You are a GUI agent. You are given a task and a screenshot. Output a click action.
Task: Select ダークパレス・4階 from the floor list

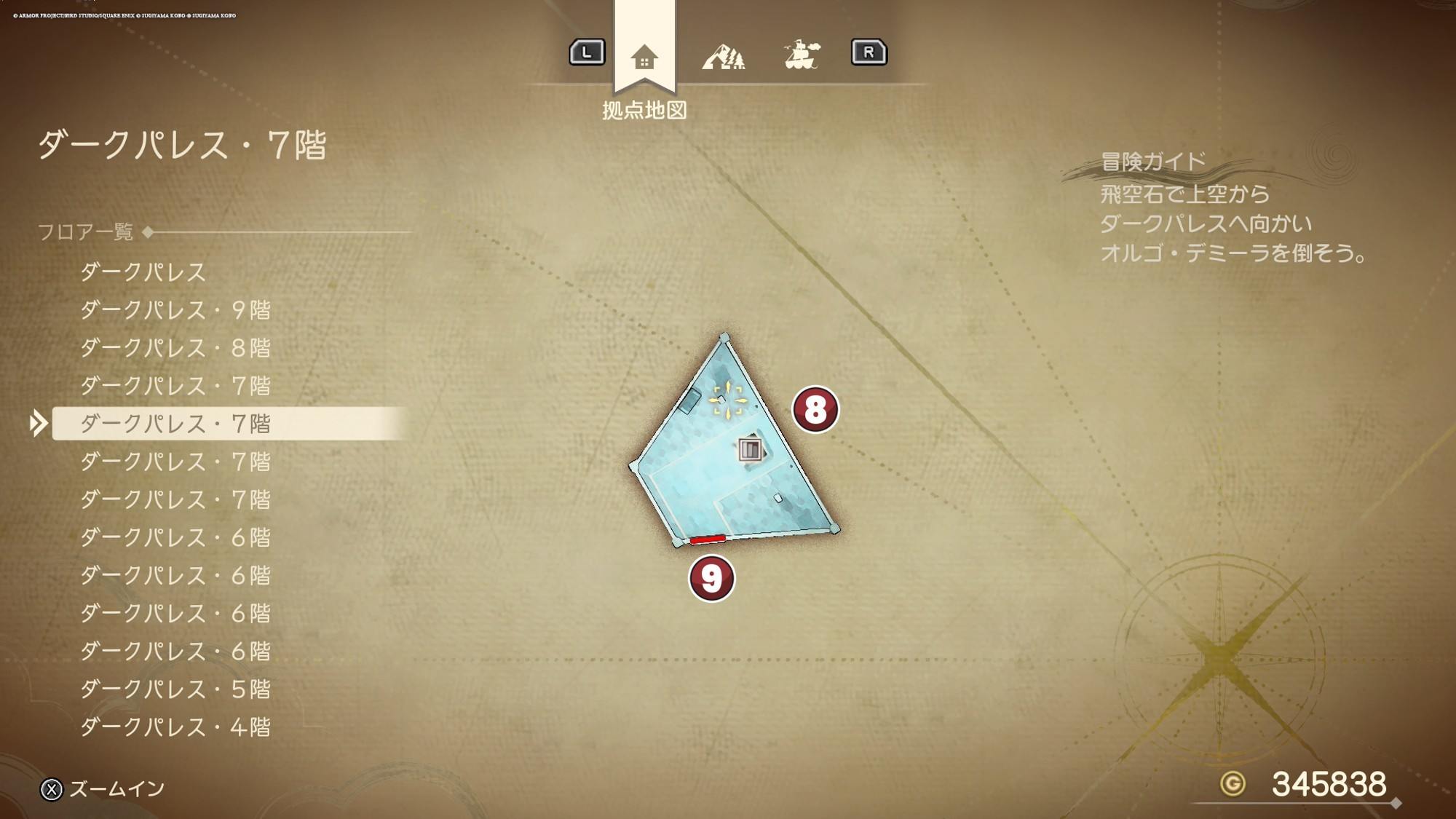[175, 727]
